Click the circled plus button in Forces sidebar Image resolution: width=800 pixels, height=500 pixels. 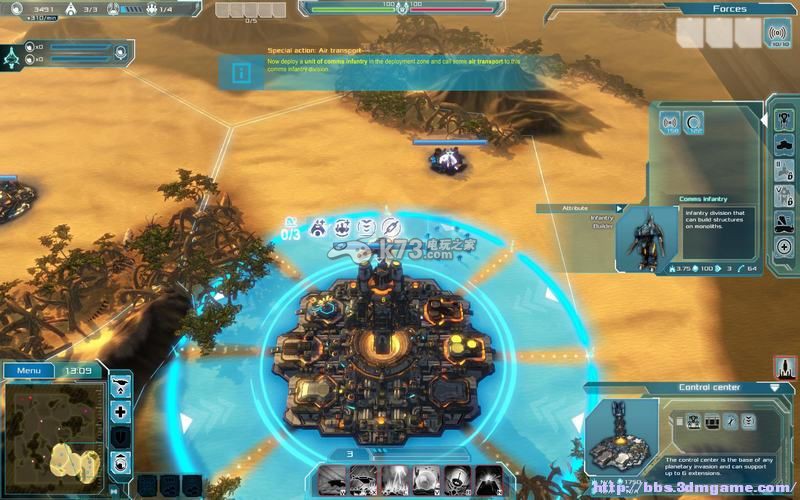tap(784, 247)
